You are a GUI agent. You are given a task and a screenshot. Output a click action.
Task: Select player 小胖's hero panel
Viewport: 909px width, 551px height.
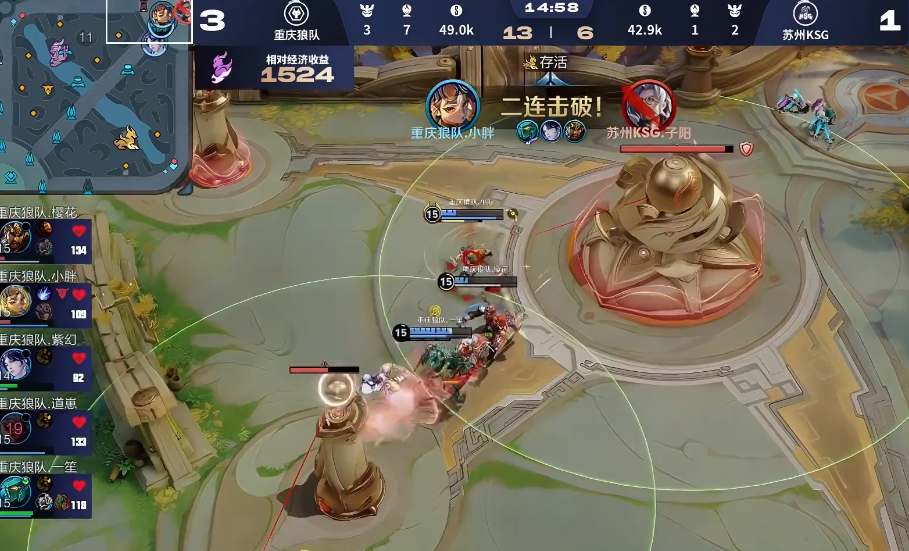tap(46, 303)
